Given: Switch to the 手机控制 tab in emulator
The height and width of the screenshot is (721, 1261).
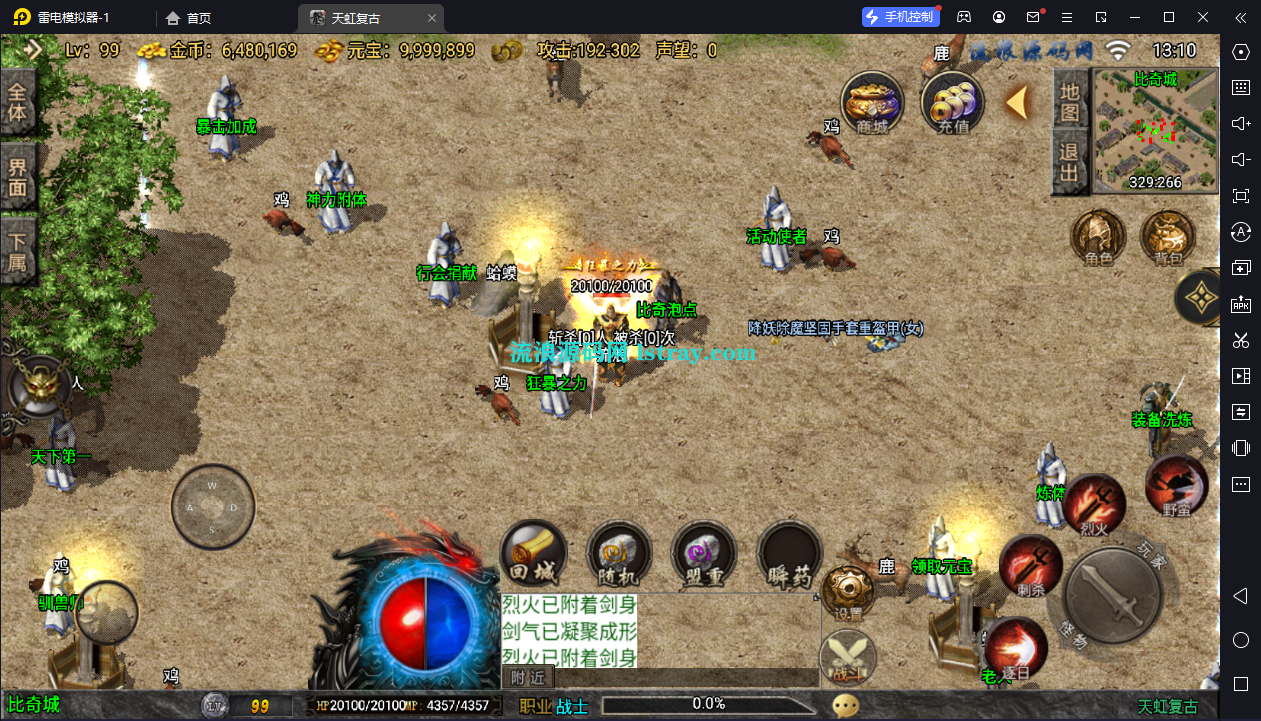Looking at the screenshot, I should [x=900, y=17].
